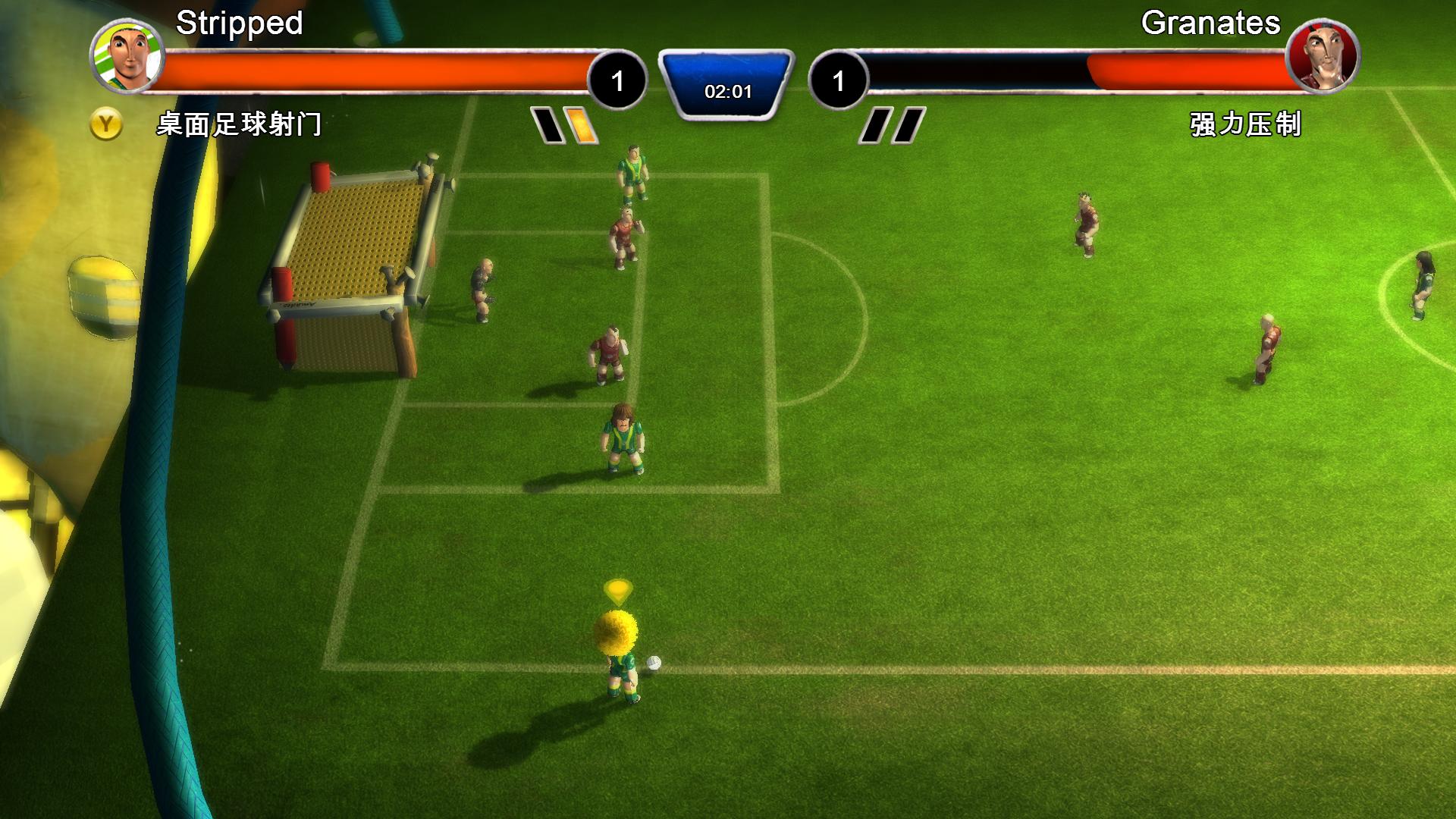Click the orange charged power segment
The width and height of the screenshot is (1456, 819).
coord(582,126)
